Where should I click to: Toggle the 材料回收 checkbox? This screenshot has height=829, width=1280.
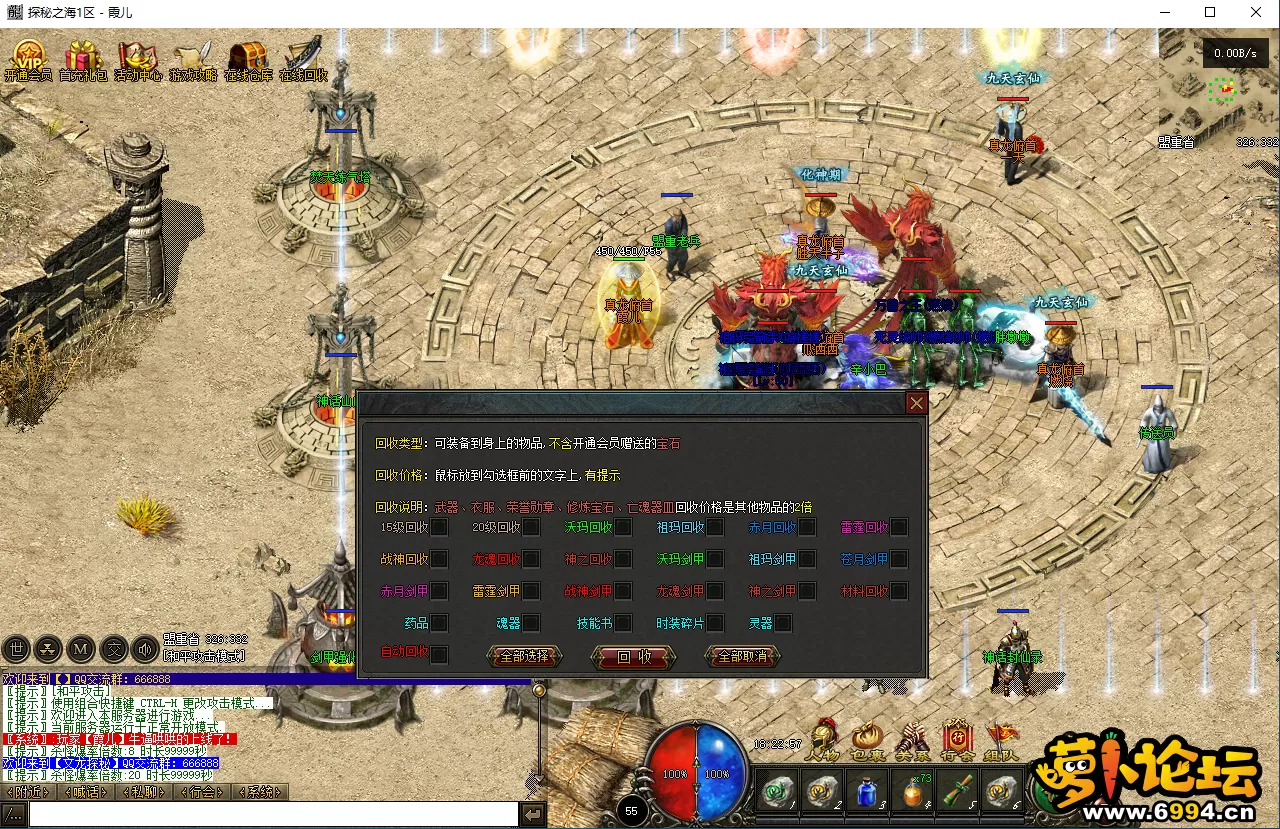click(899, 591)
